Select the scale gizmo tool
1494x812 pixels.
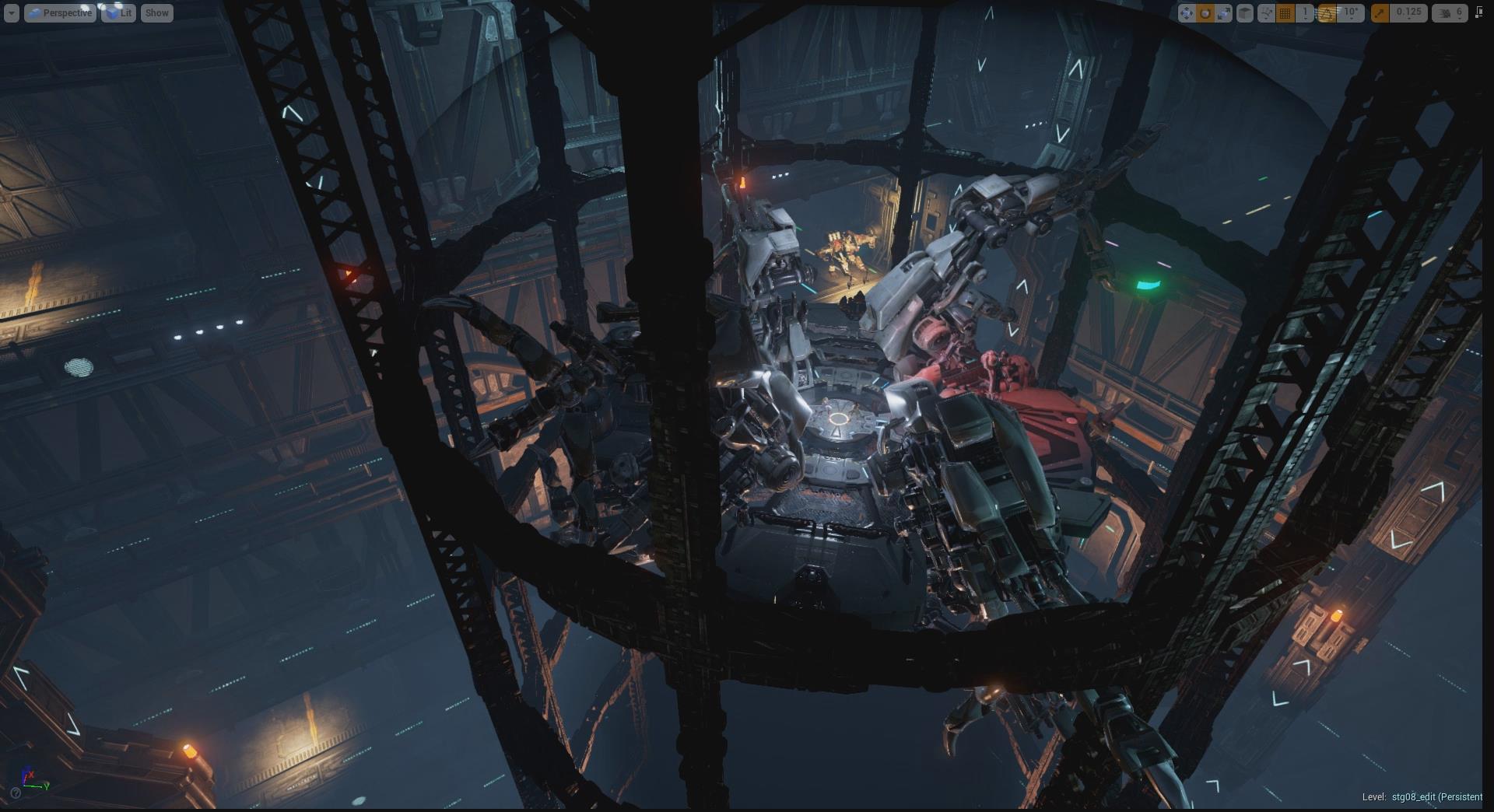coord(1224,13)
